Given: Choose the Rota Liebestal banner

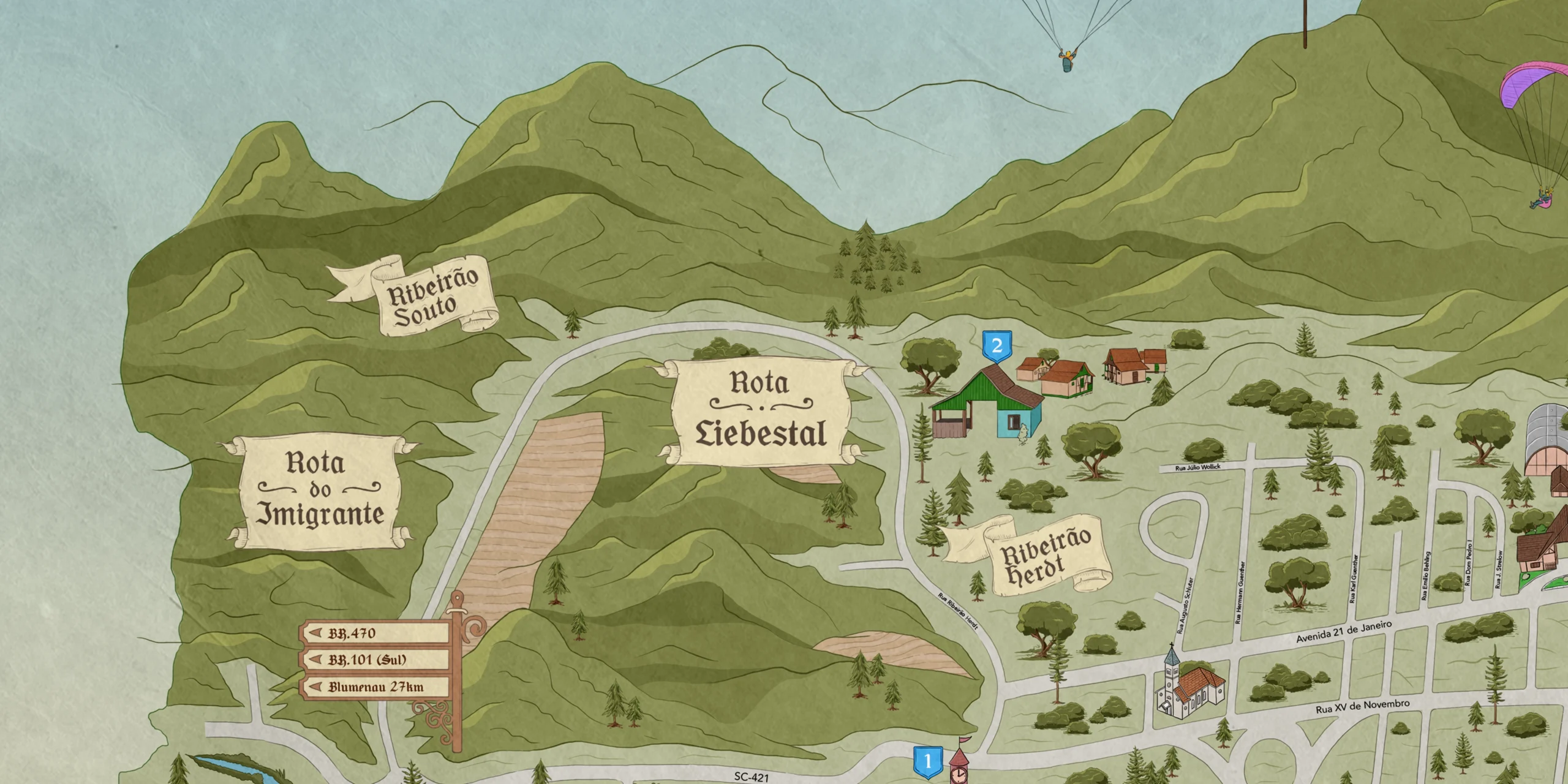Looking at the screenshot, I should tap(759, 410).
